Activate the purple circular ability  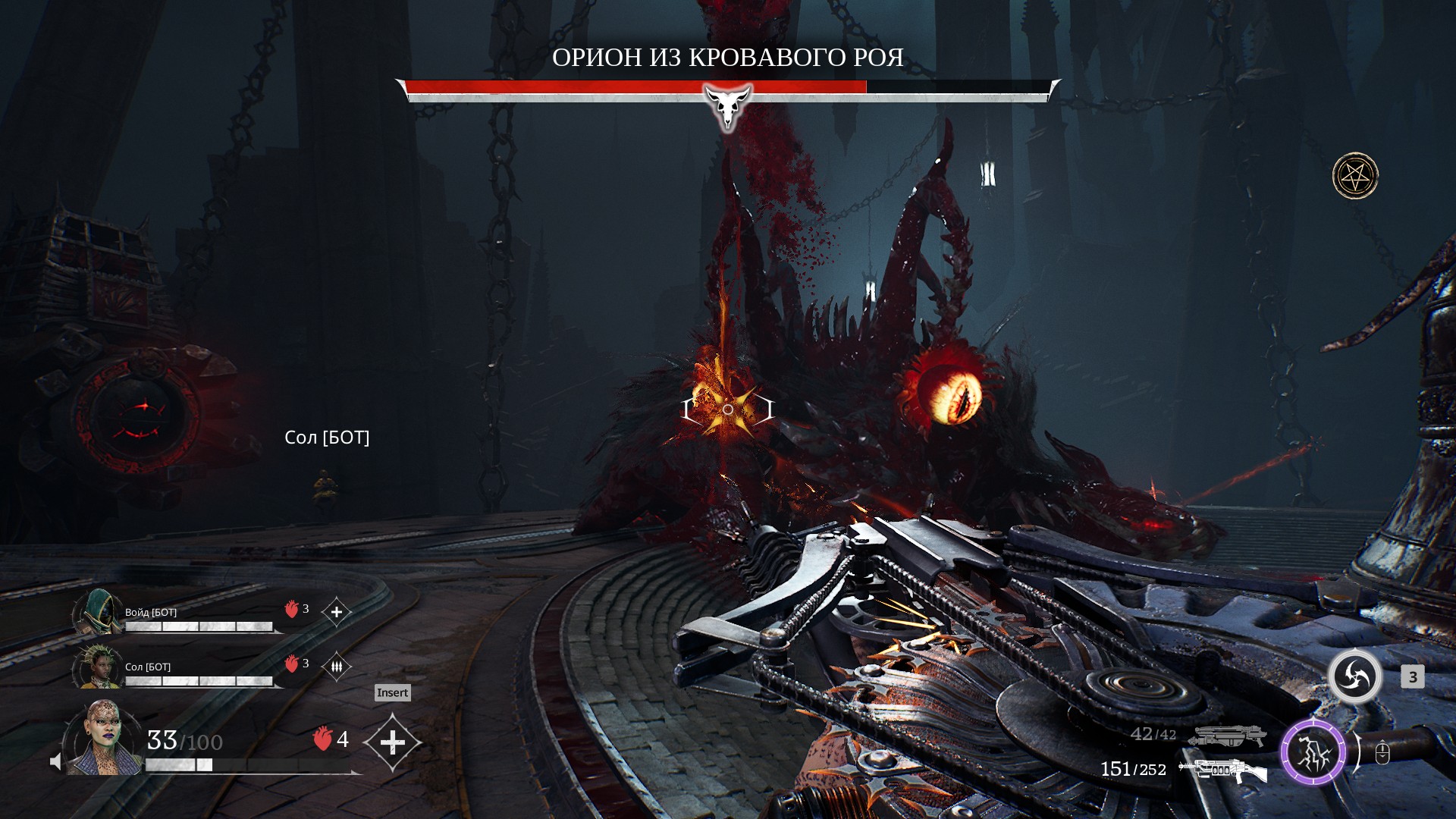(1313, 753)
